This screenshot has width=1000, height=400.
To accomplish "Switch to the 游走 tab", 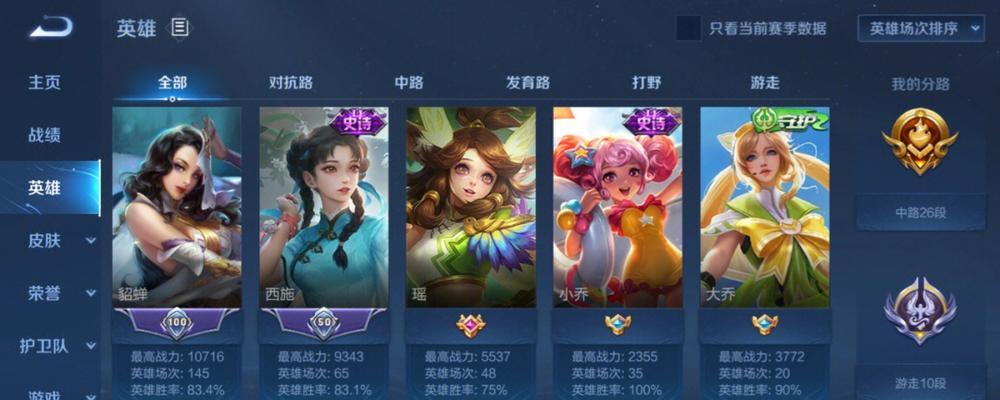I will pos(765,83).
